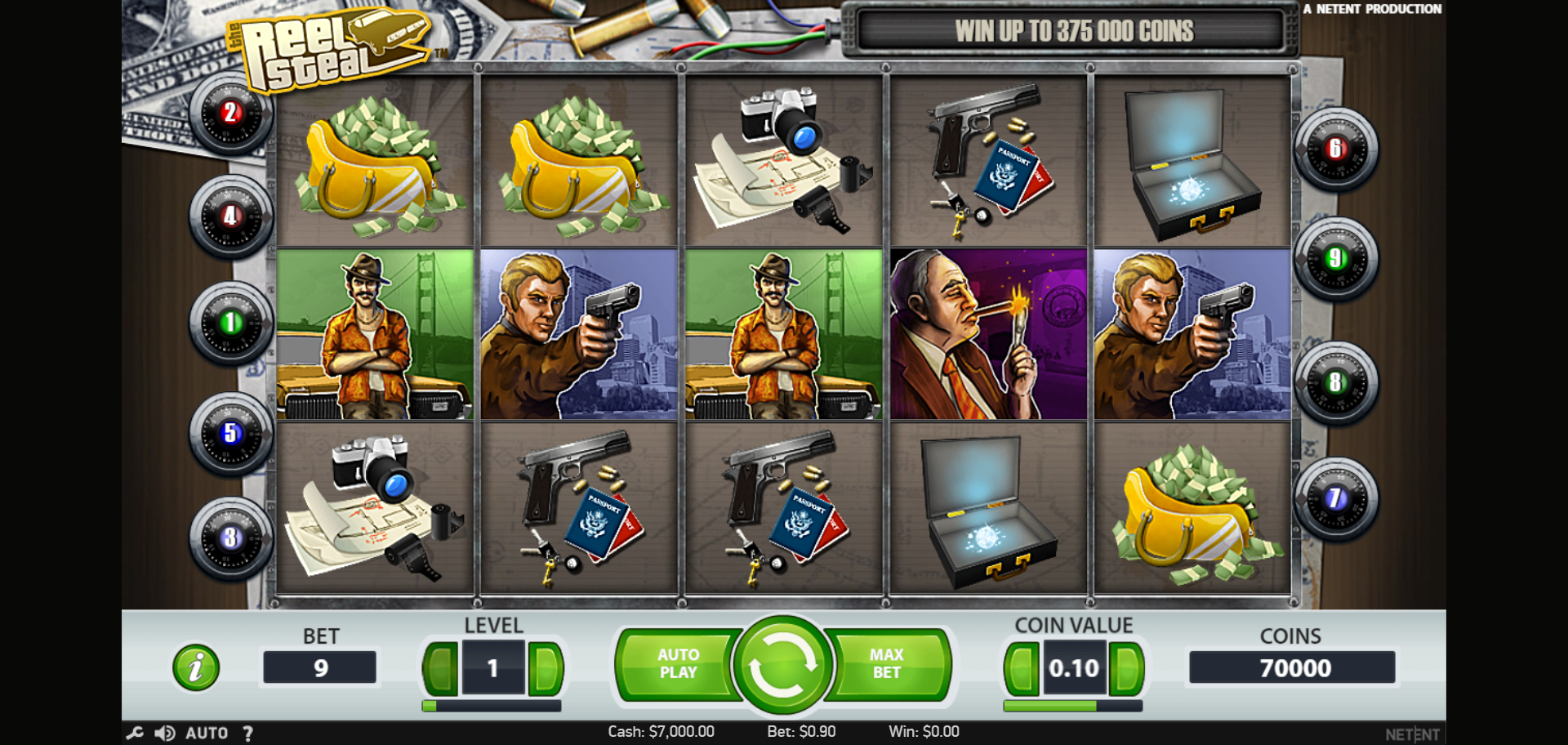1568x745 pixels.
Task: Open the green info paytable button
Action: [x=196, y=667]
